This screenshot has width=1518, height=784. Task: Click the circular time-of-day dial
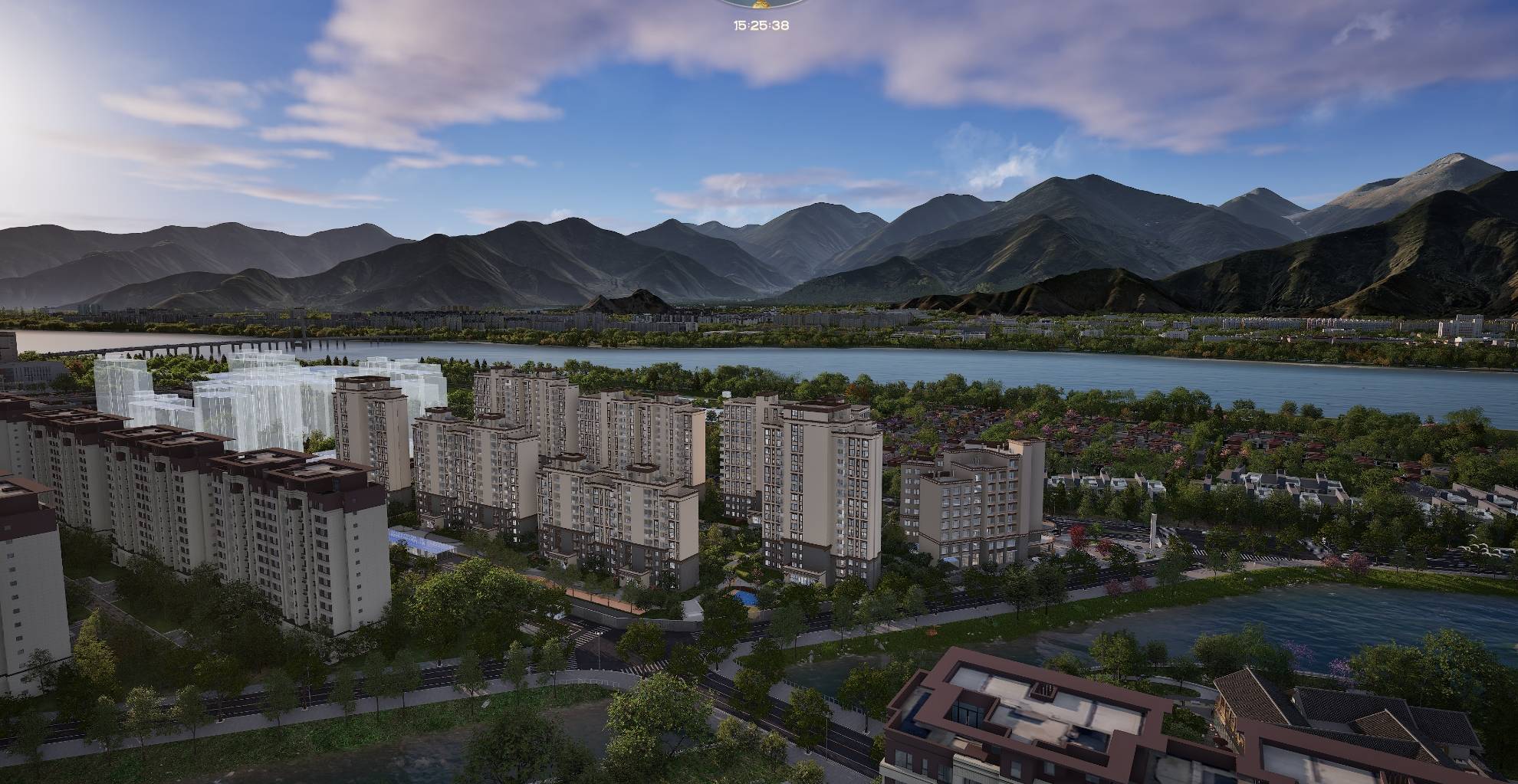pos(761,3)
